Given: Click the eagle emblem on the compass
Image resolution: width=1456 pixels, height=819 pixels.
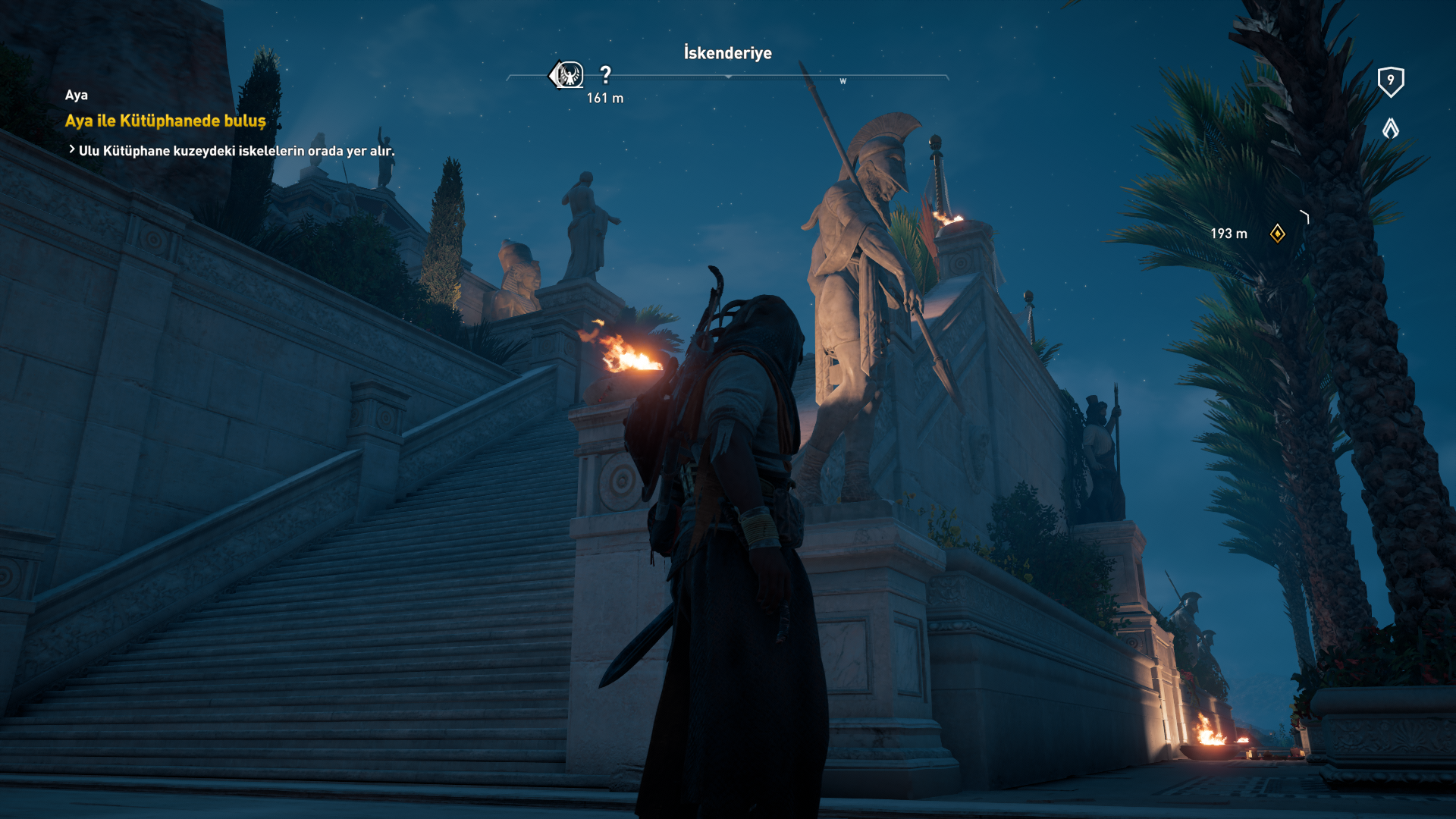Looking at the screenshot, I should click(x=566, y=75).
